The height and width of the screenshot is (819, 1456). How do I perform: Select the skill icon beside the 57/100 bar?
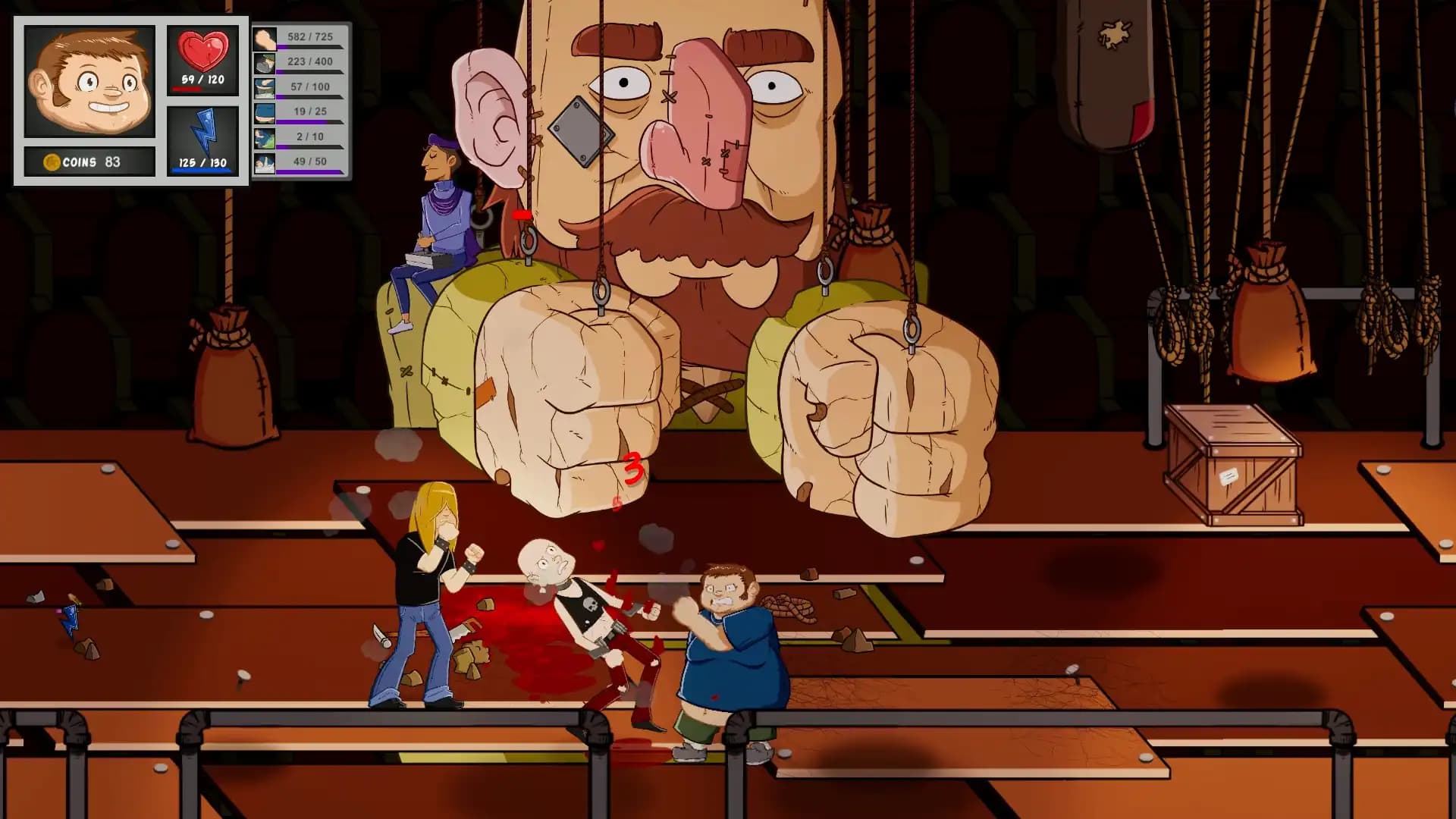264,88
